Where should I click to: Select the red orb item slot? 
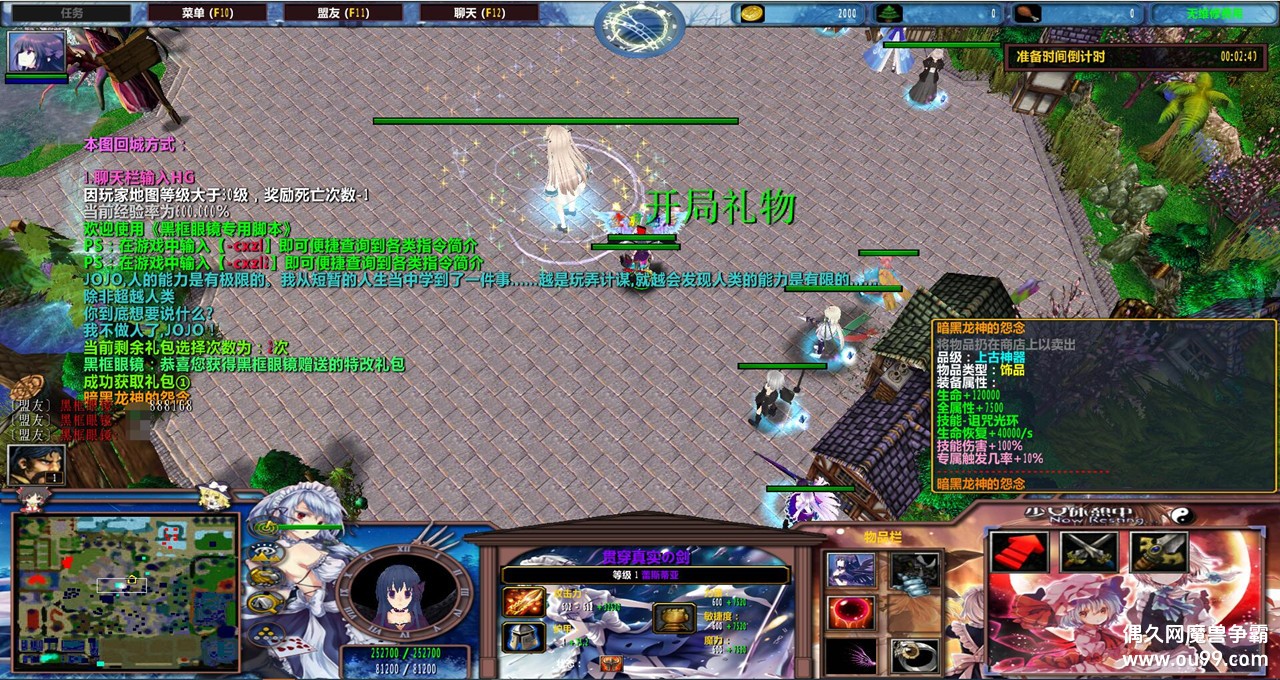[x=851, y=613]
